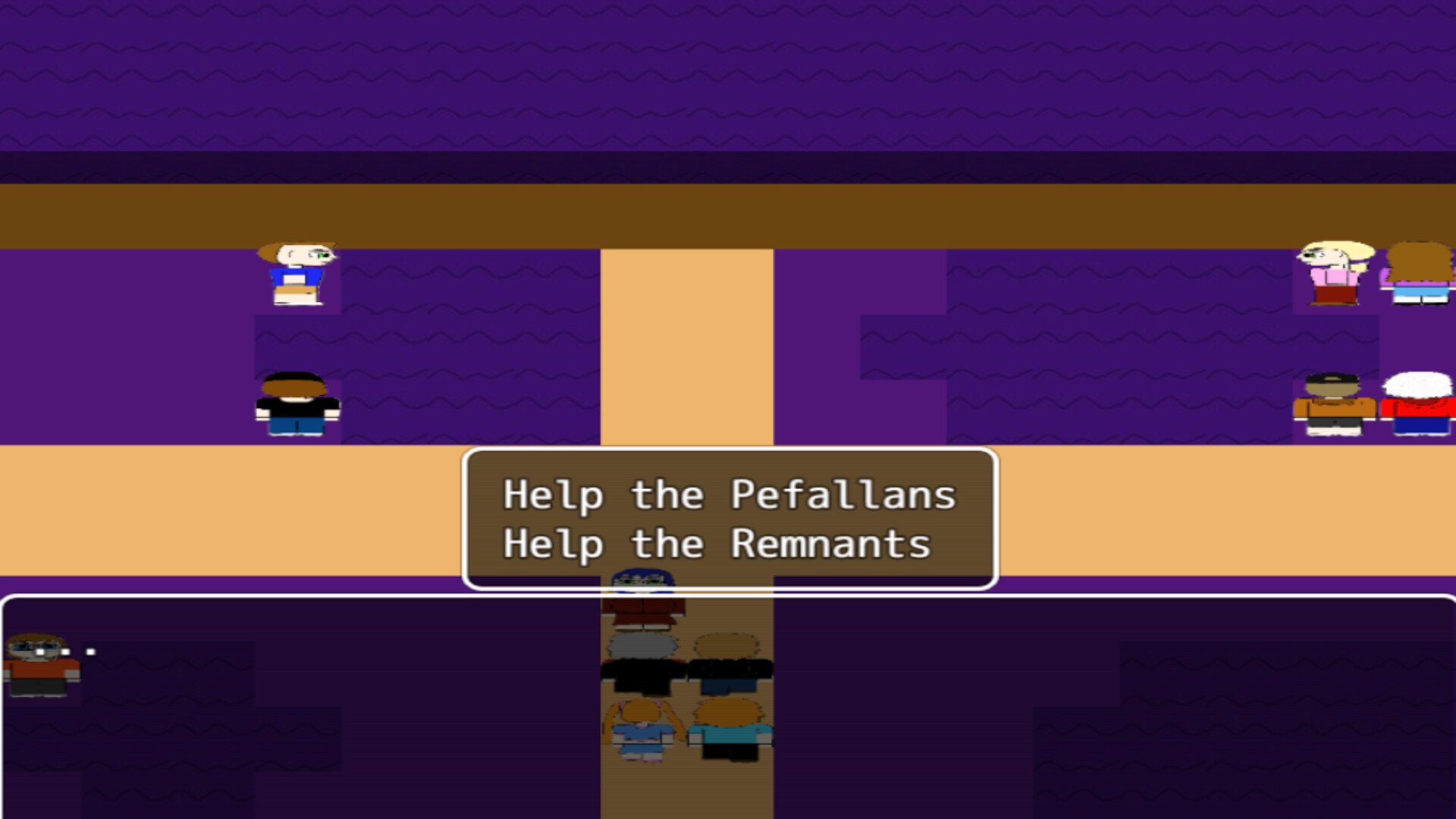
Task: Click the dark purple water area at the top
Action: coord(728,76)
